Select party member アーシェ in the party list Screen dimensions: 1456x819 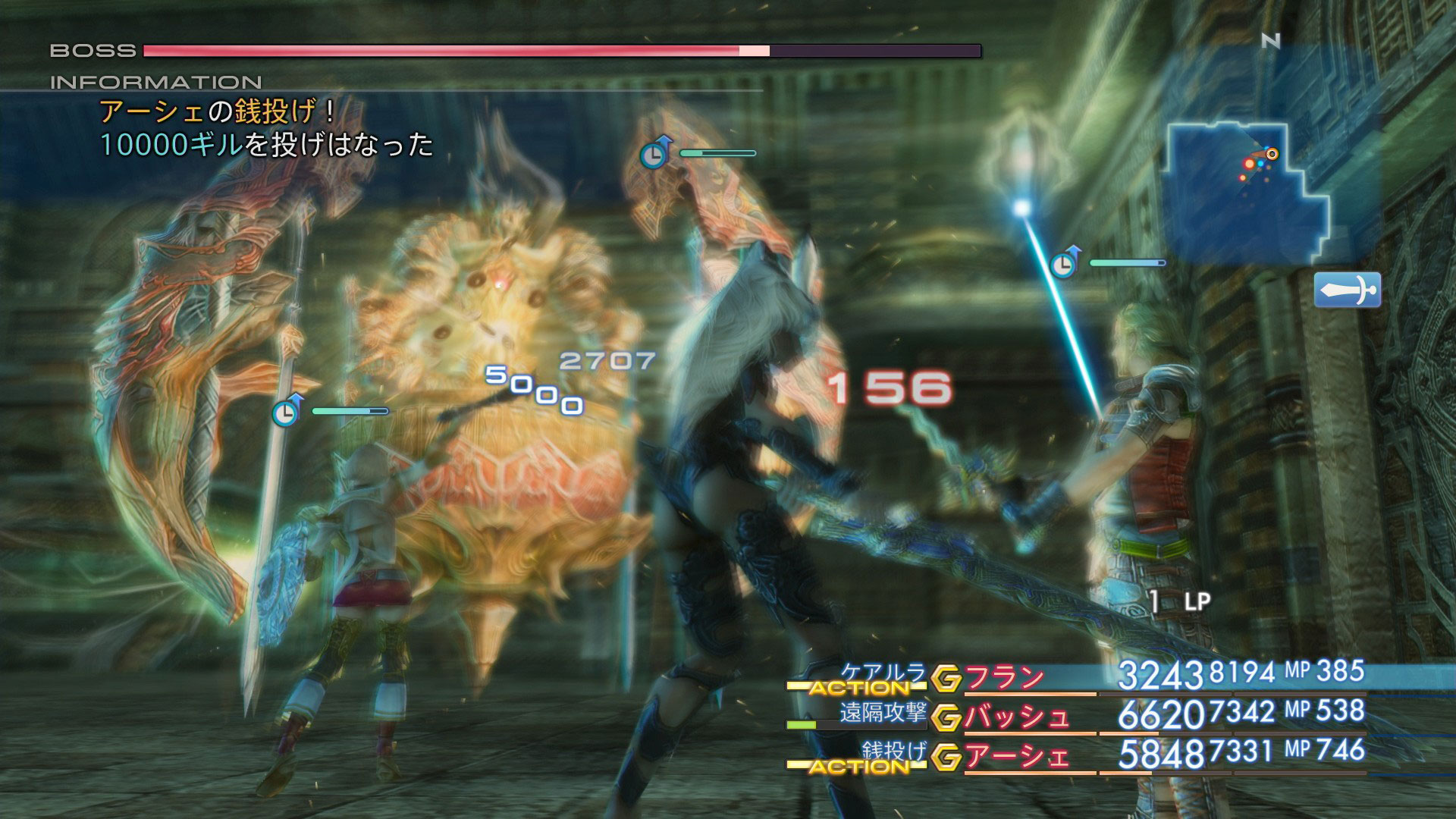tap(1016, 757)
